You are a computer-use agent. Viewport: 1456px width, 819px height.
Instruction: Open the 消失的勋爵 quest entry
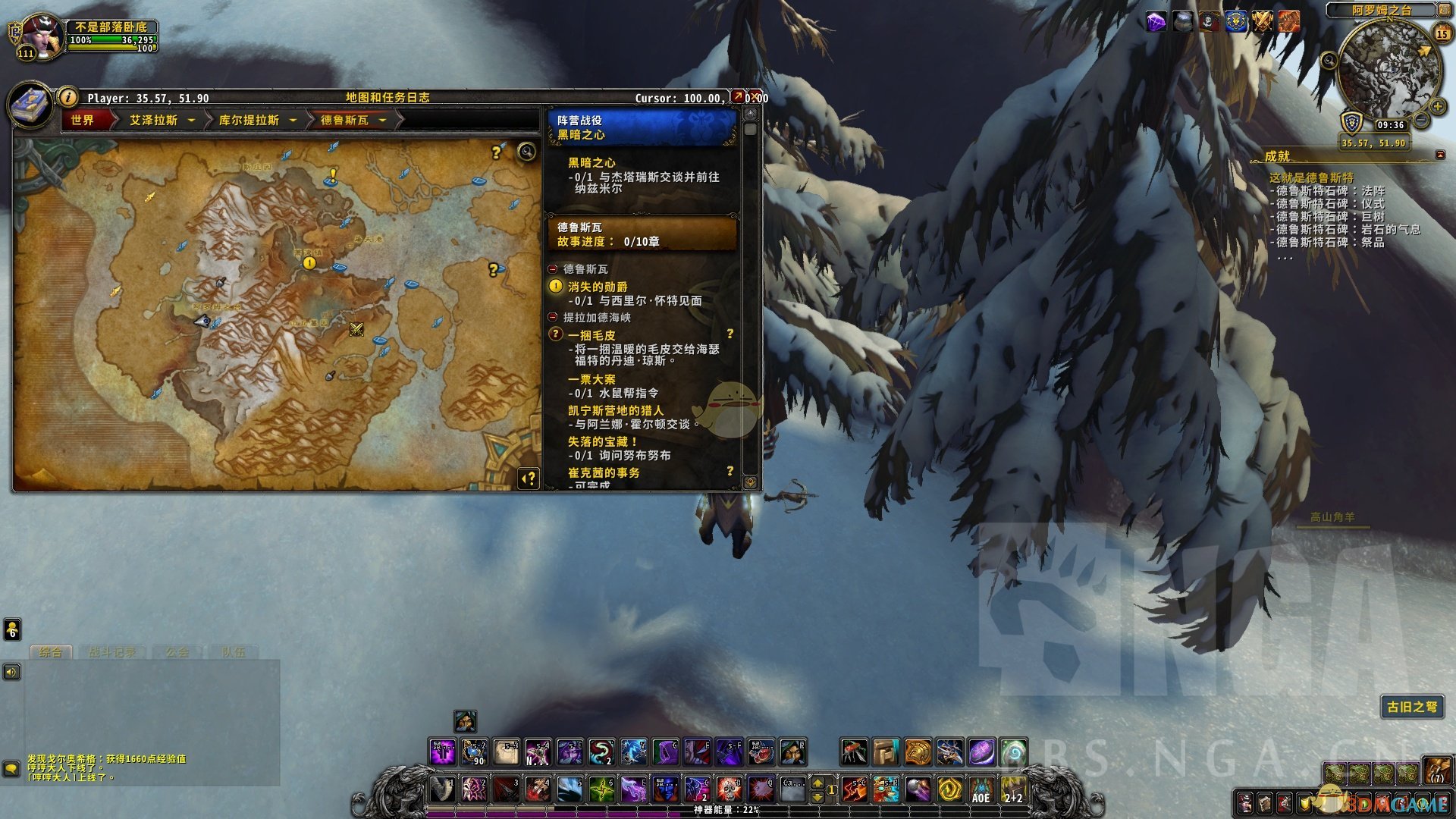pyautogui.click(x=598, y=287)
